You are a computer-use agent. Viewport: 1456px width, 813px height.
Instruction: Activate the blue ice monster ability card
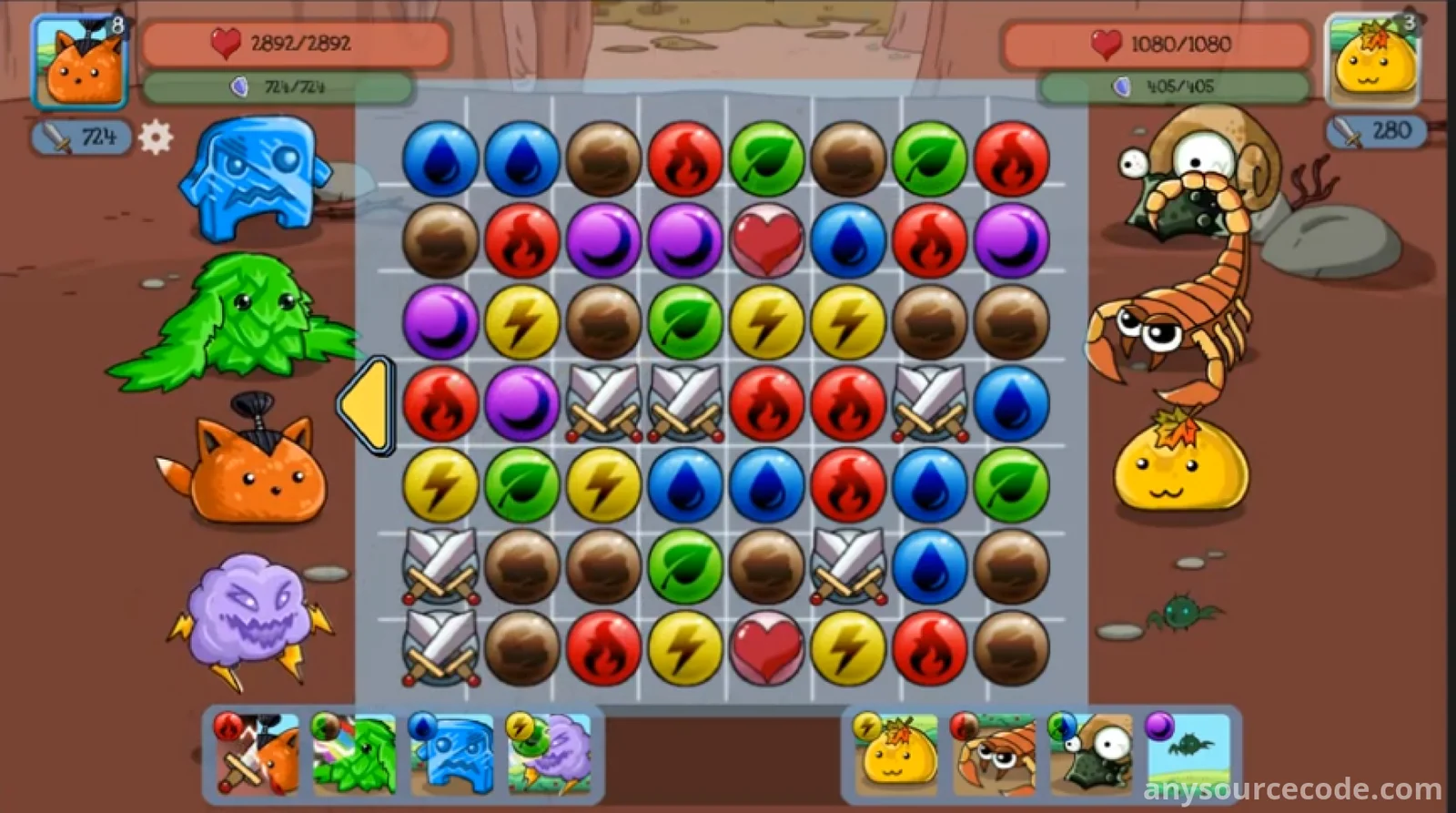pyautogui.click(x=451, y=753)
